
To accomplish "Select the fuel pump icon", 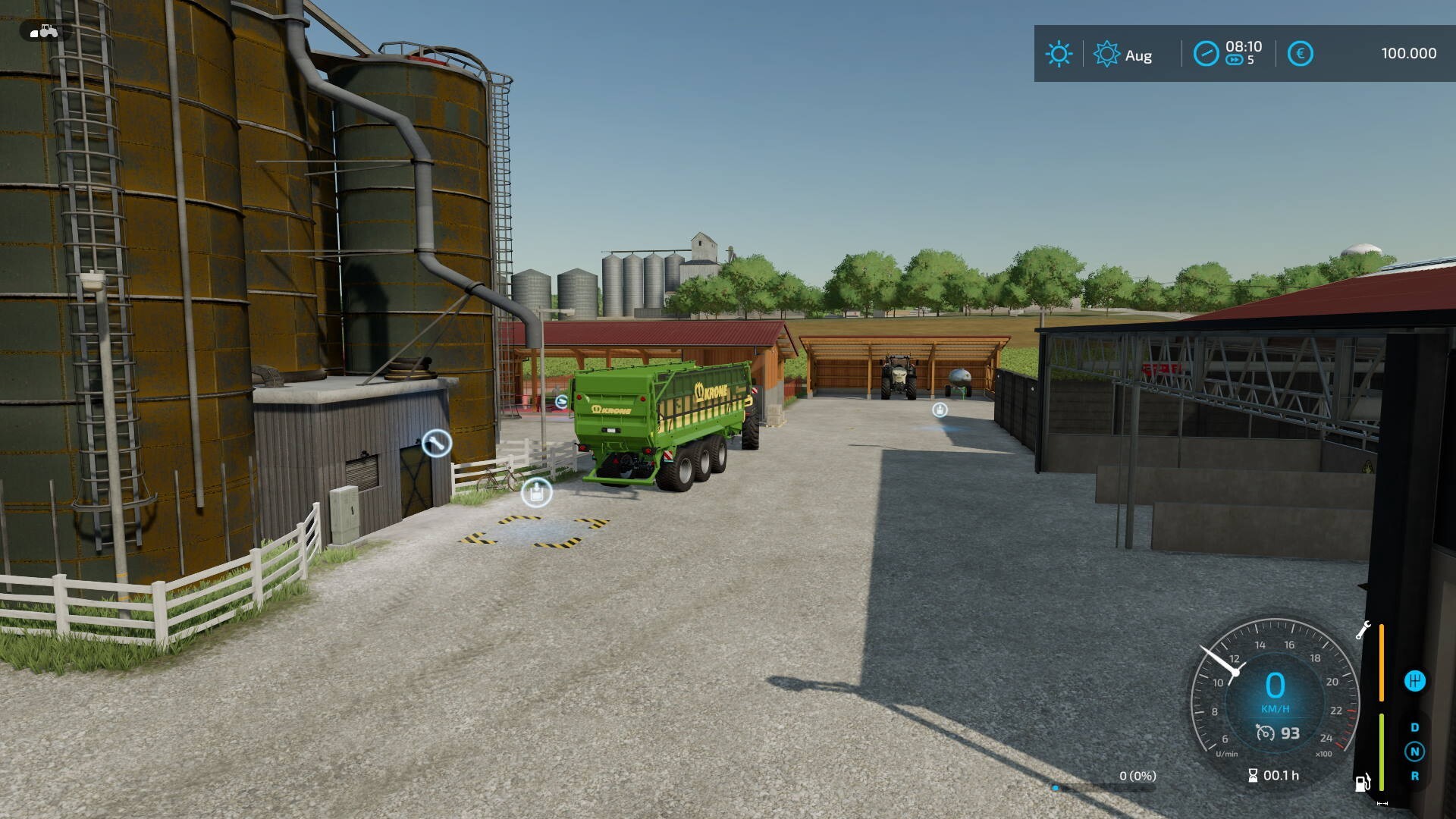I will click(x=1363, y=782).
